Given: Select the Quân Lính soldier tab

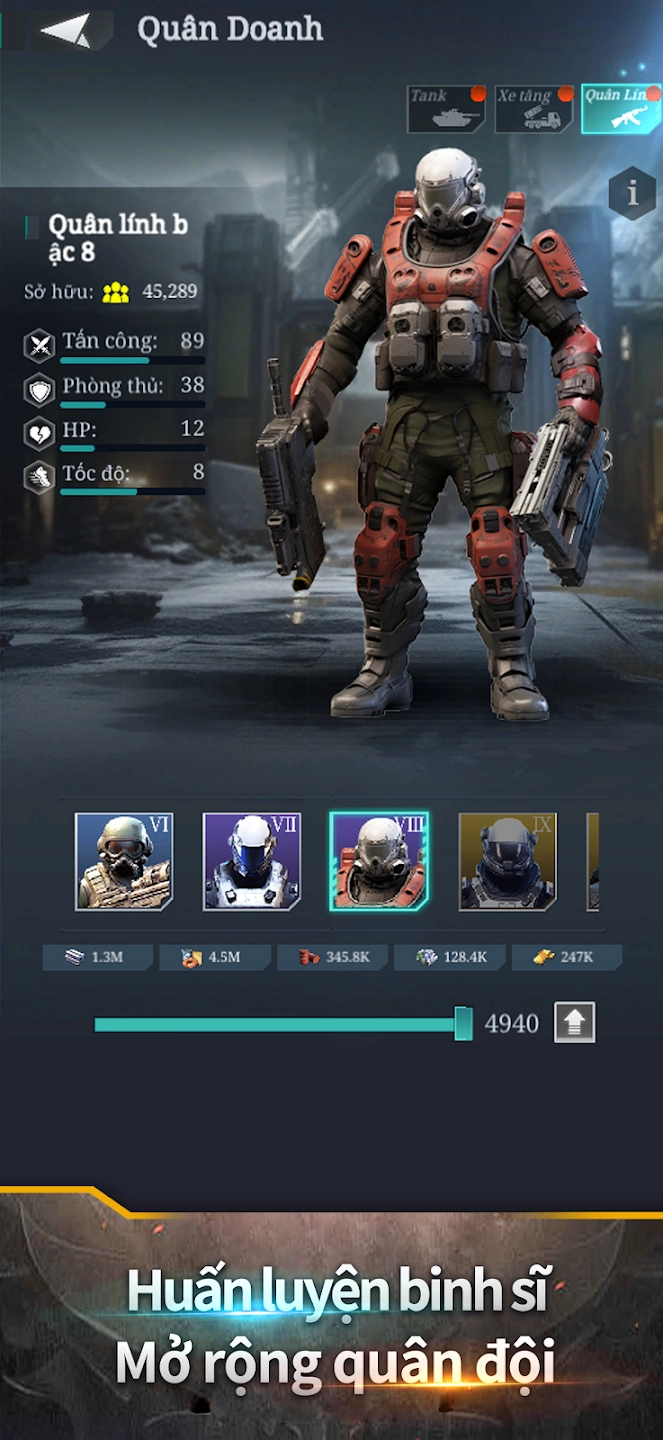Looking at the screenshot, I should pyautogui.click(x=620, y=109).
